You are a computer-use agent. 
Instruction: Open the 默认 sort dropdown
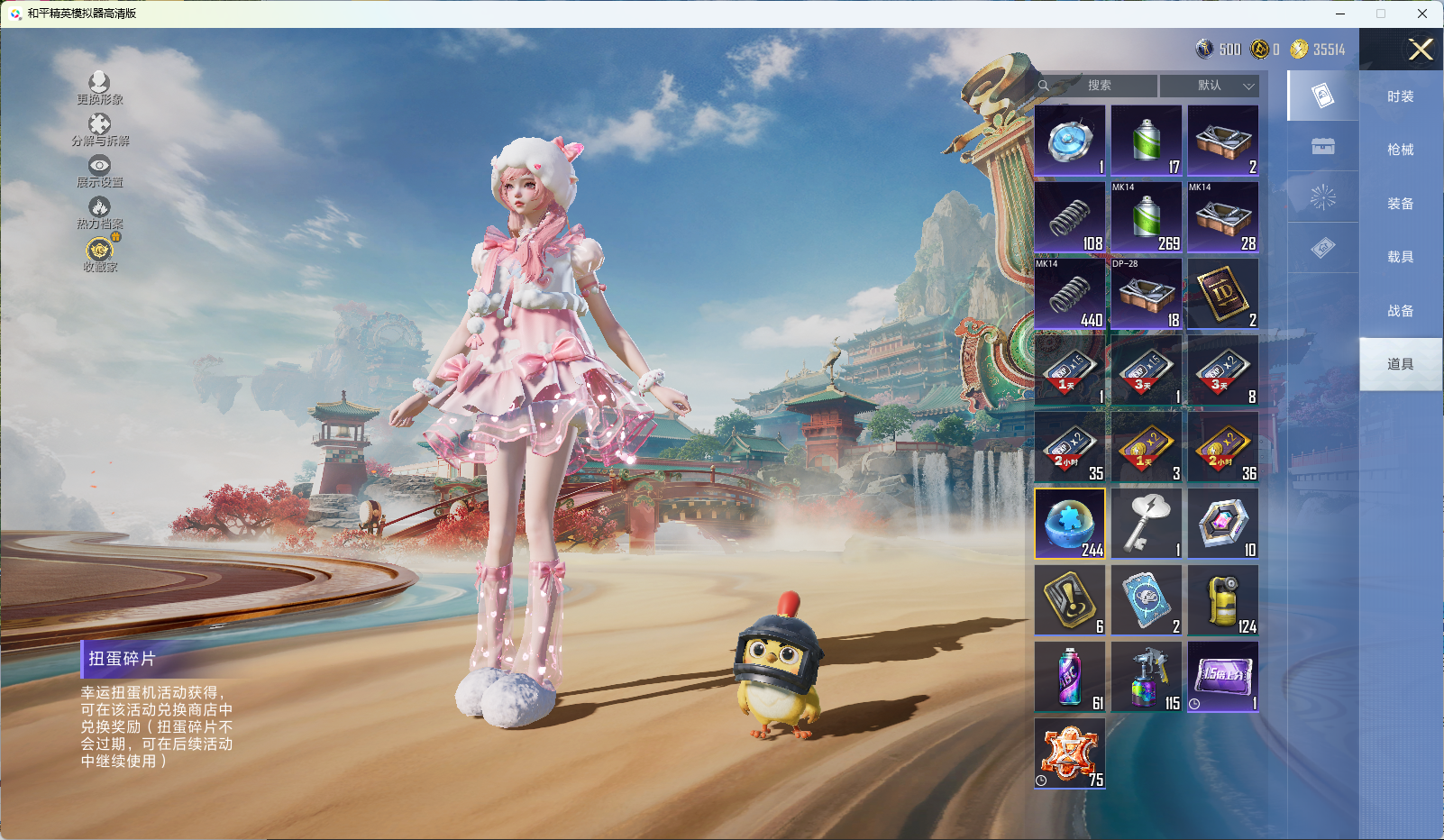coord(1209,86)
